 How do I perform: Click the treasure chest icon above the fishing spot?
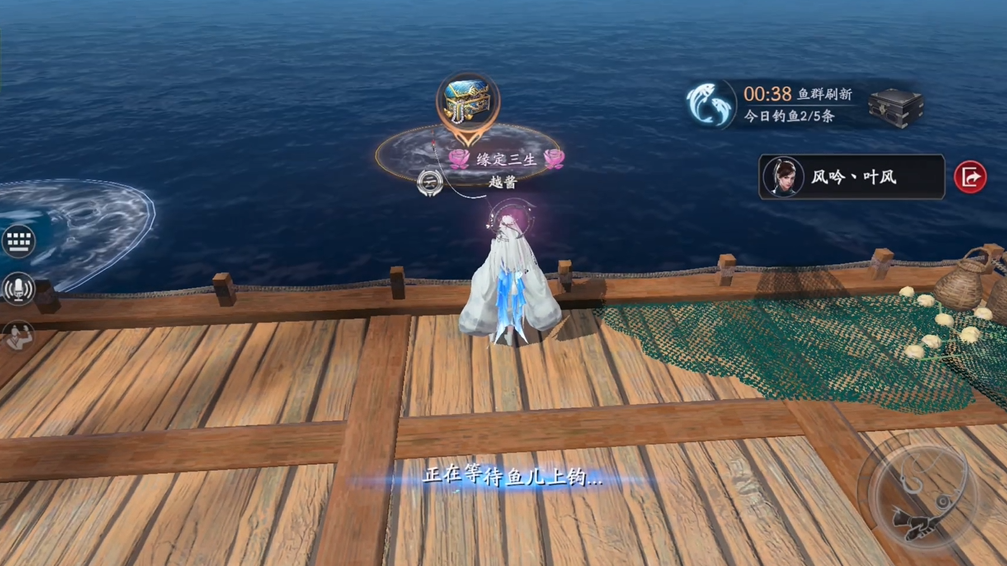pos(467,101)
